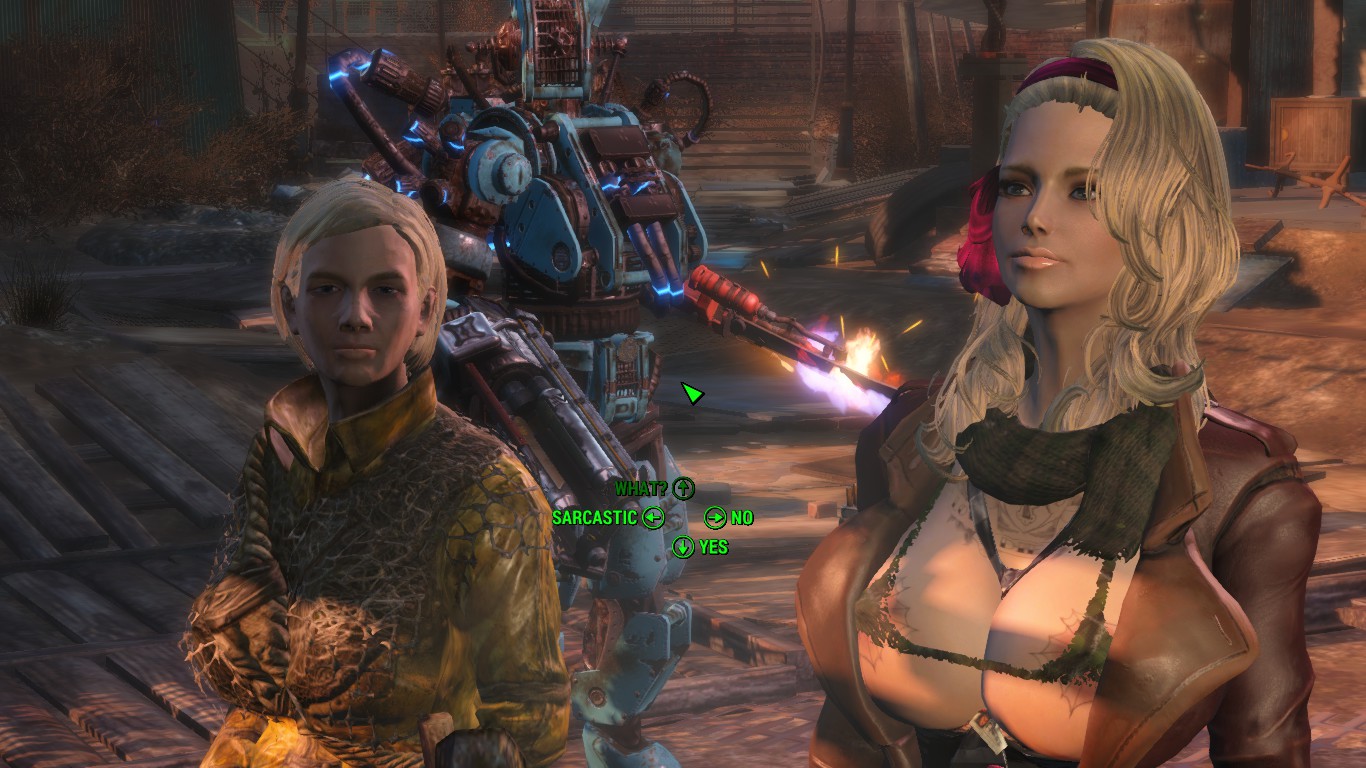This screenshot has width=1366, height=768.
Task: Pick the YES dialogue option
Action: pyautogui.click(x=713, y=547)
